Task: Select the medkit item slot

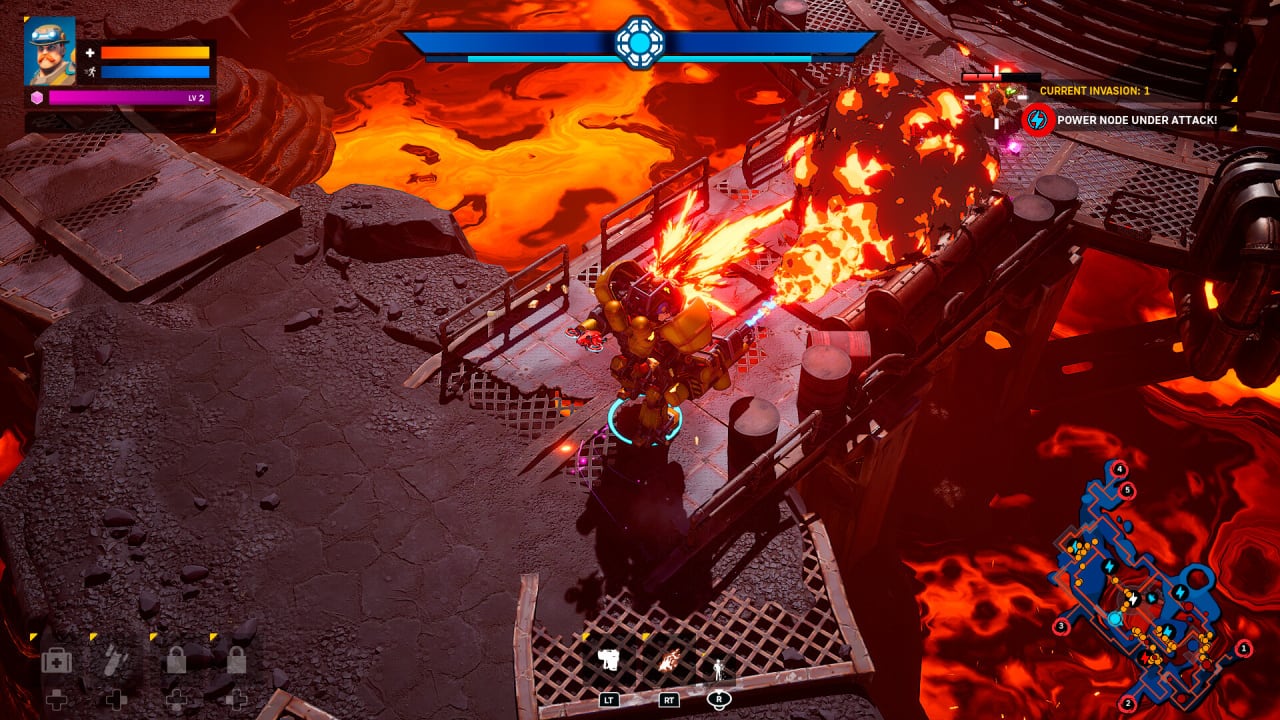Action: click(x=56, y=662)
